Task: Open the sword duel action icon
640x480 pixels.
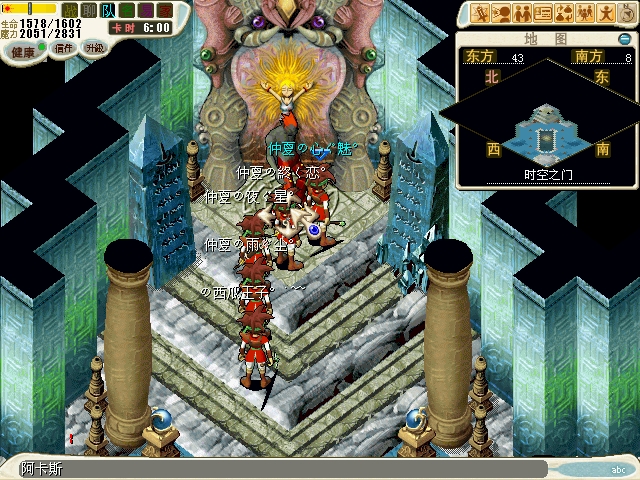Action: click(x=479, y=13)
